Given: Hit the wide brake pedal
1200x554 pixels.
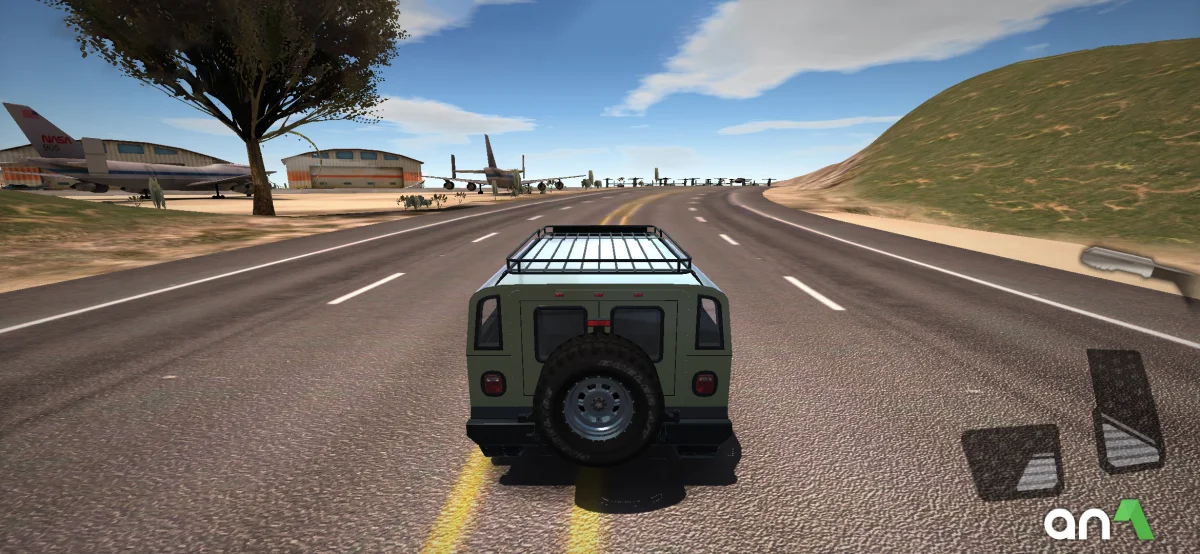Looking at the screenshot, I should [1012, 461].
